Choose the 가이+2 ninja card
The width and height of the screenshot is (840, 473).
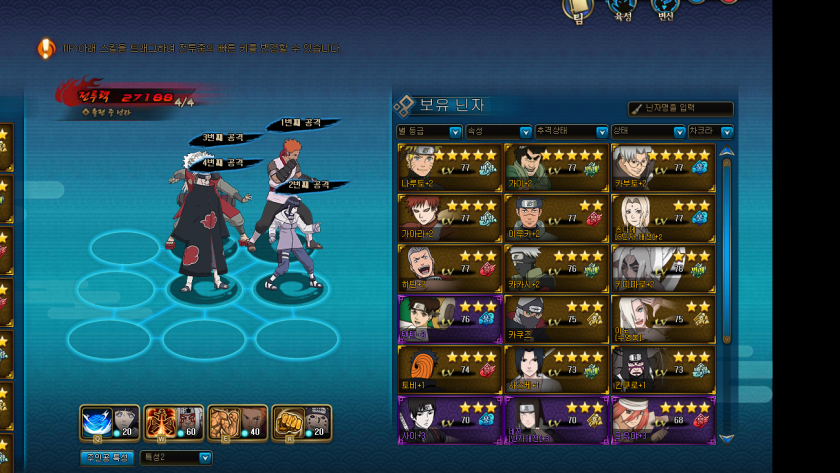click(x=556, y=166)
